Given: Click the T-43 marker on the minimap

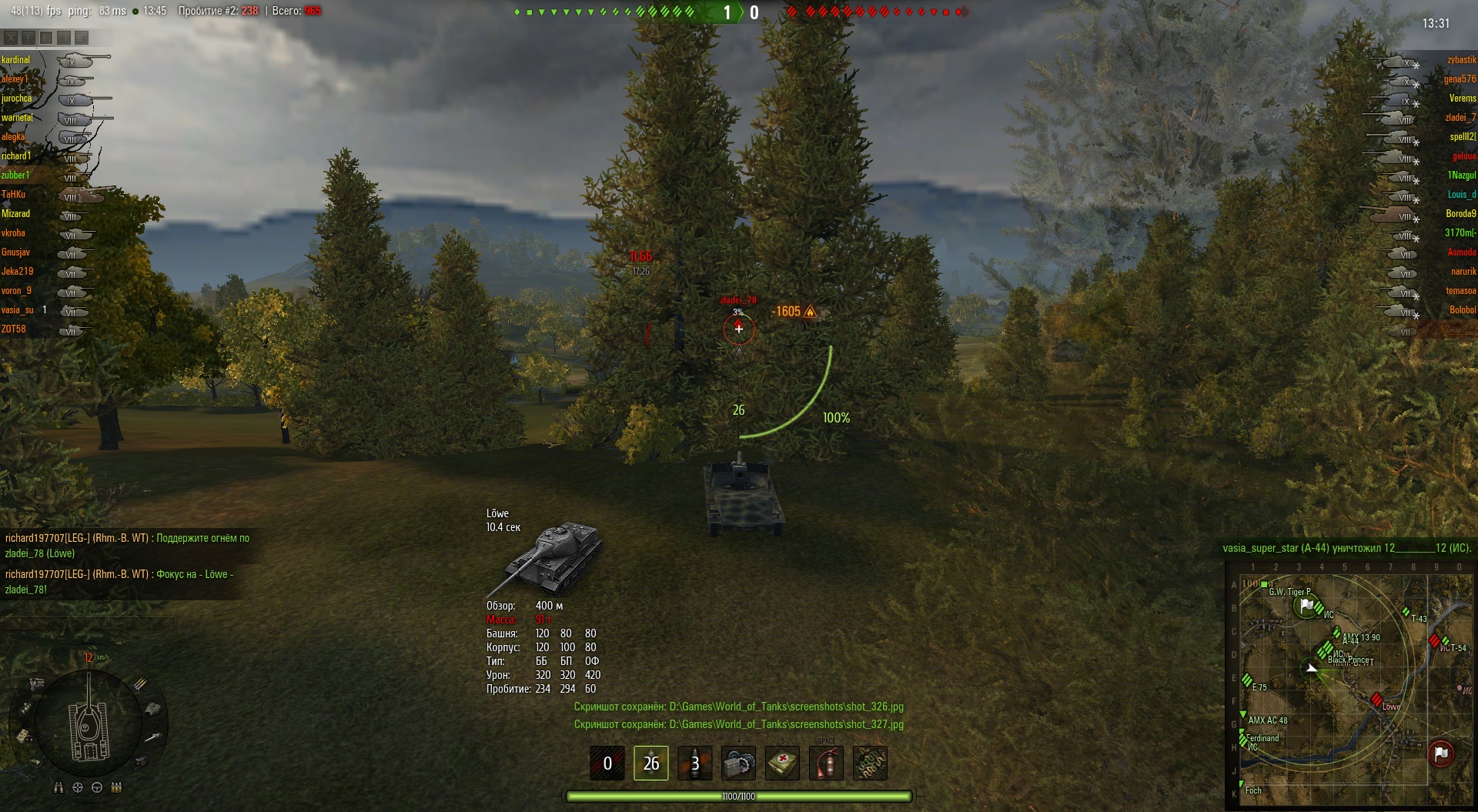Looking at the screenshot, I should coord(1406,613).
